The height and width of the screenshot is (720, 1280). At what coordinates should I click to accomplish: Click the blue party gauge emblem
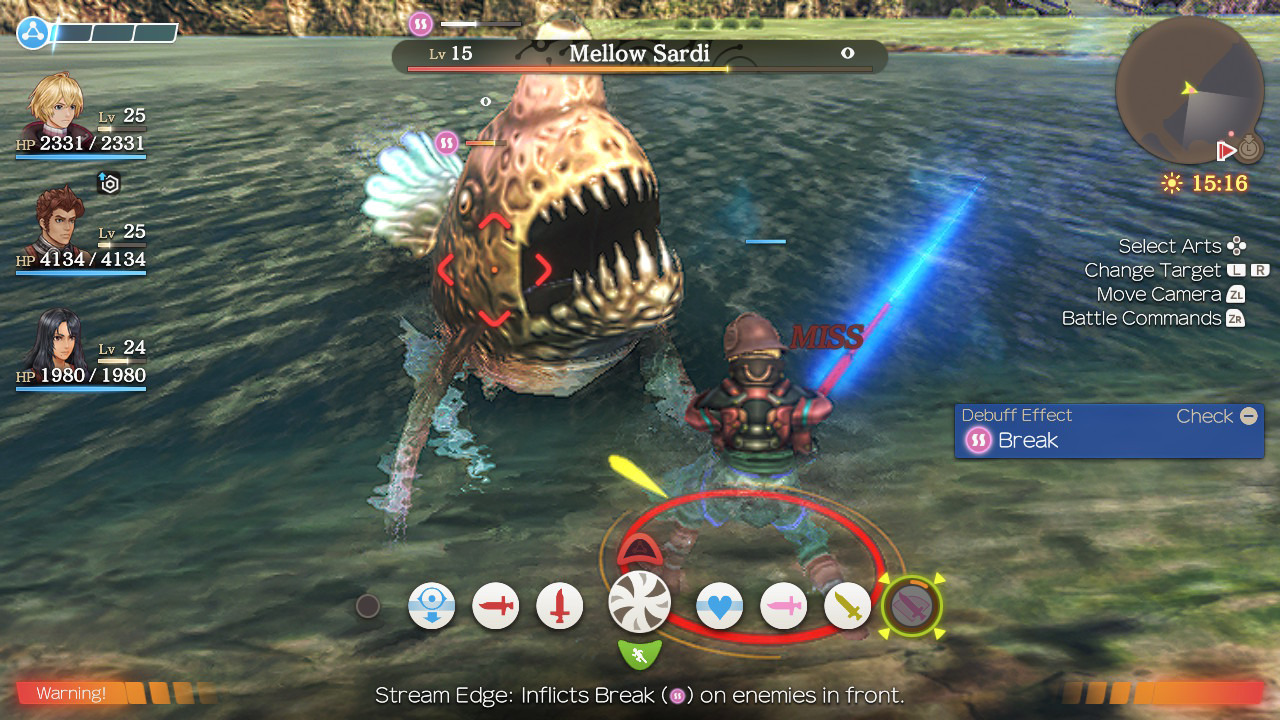[x=33, y=33]
